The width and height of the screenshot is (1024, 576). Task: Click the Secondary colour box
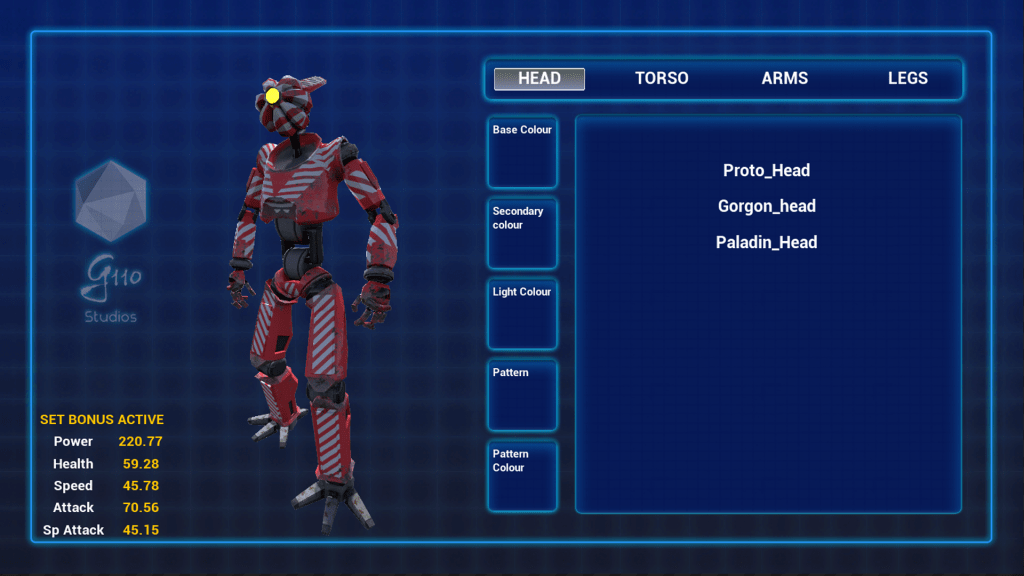click(x=522, y=234)
